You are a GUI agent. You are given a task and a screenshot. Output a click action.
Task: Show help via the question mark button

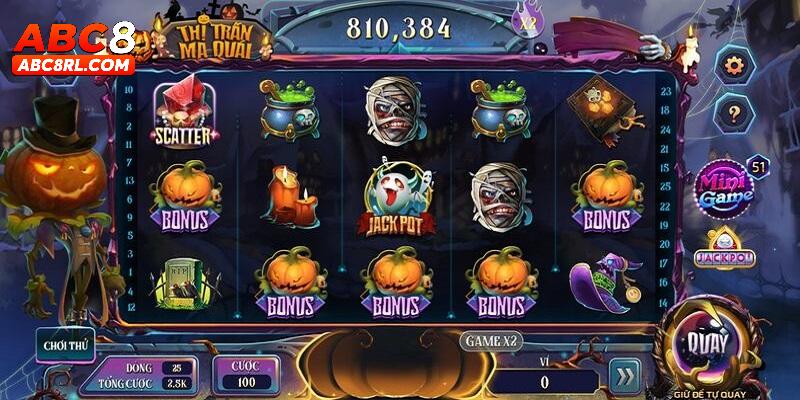point(735,111)
